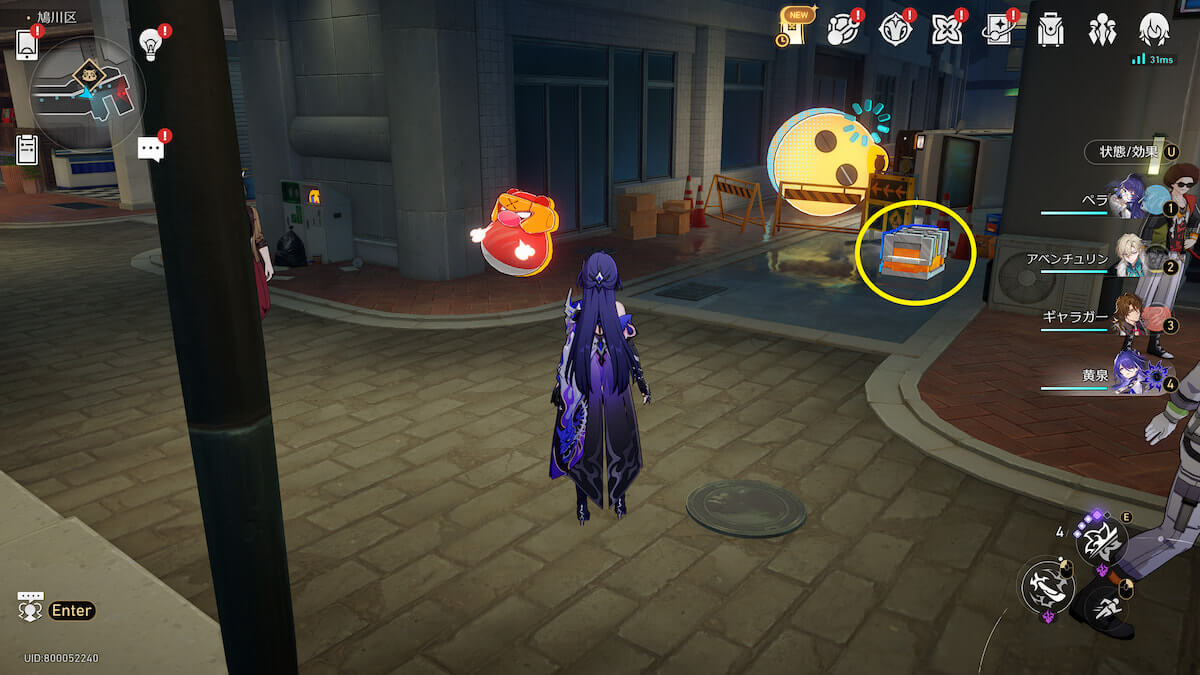
Task: Open the compass-shaped guide icon
Action: (x=894, y=30)
